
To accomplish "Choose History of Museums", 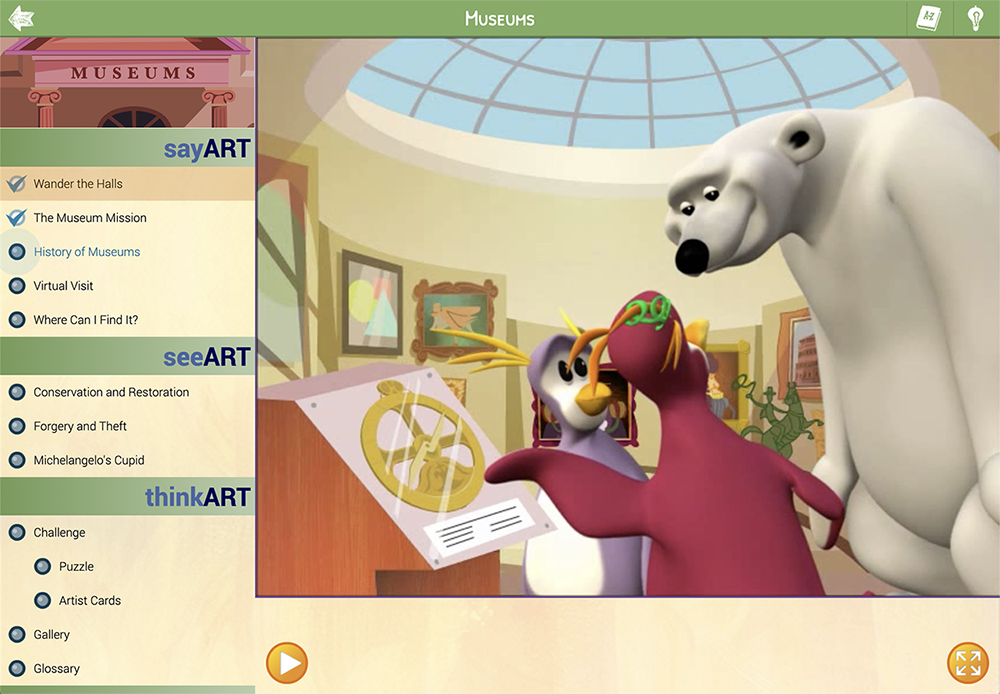I will tap(87, 252).
